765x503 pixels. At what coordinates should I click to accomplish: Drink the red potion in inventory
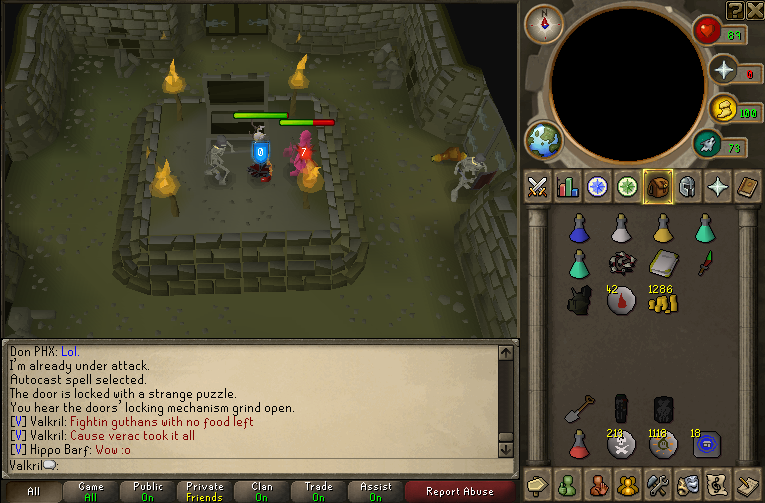pos(578,443)
